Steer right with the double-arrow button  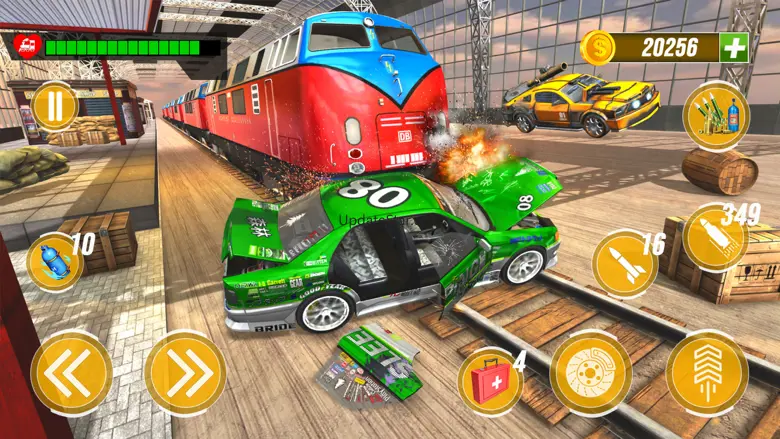pyautogui.click(x=185, y=373)
